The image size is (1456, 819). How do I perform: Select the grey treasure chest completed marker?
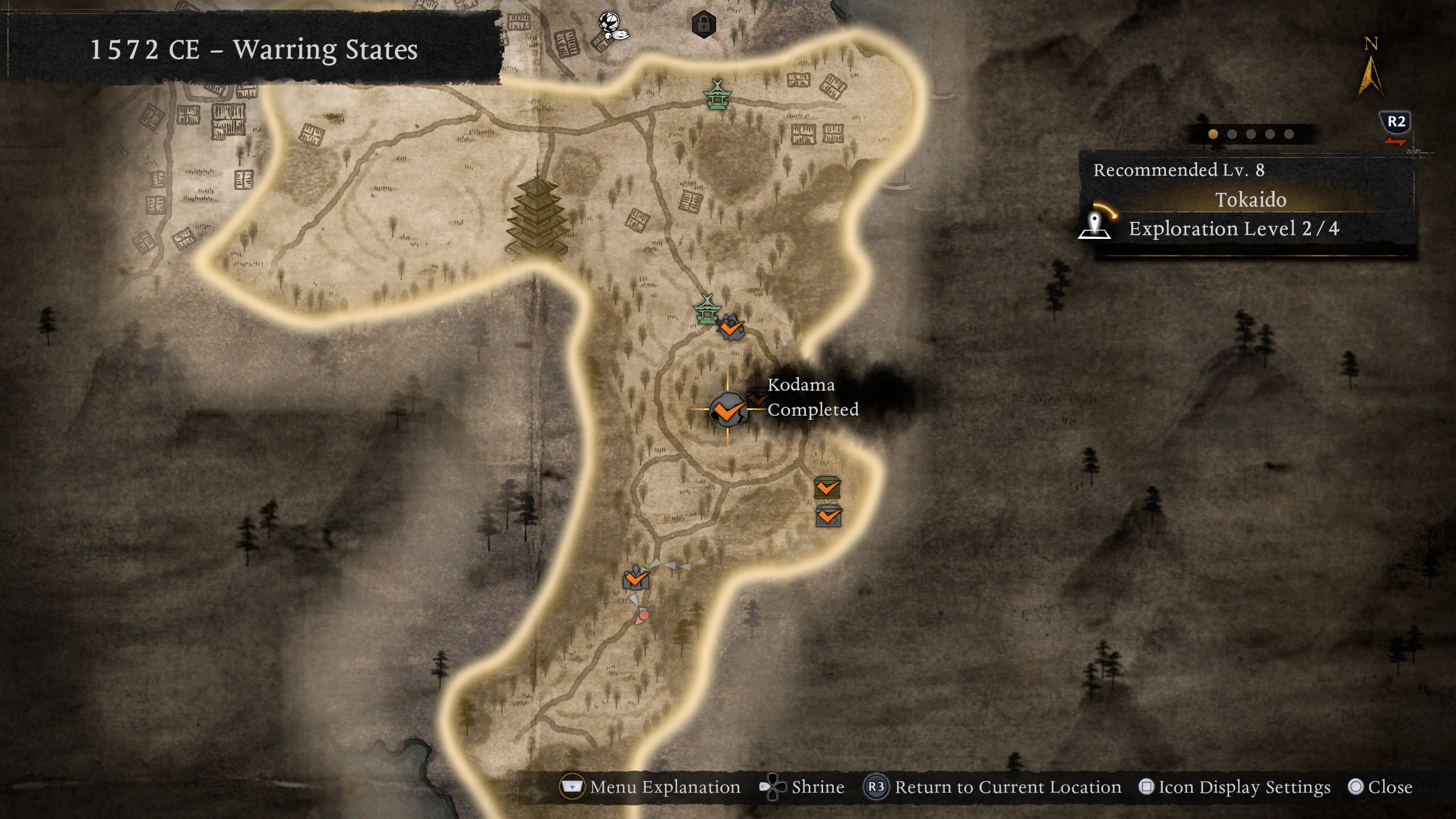[828, 516]
